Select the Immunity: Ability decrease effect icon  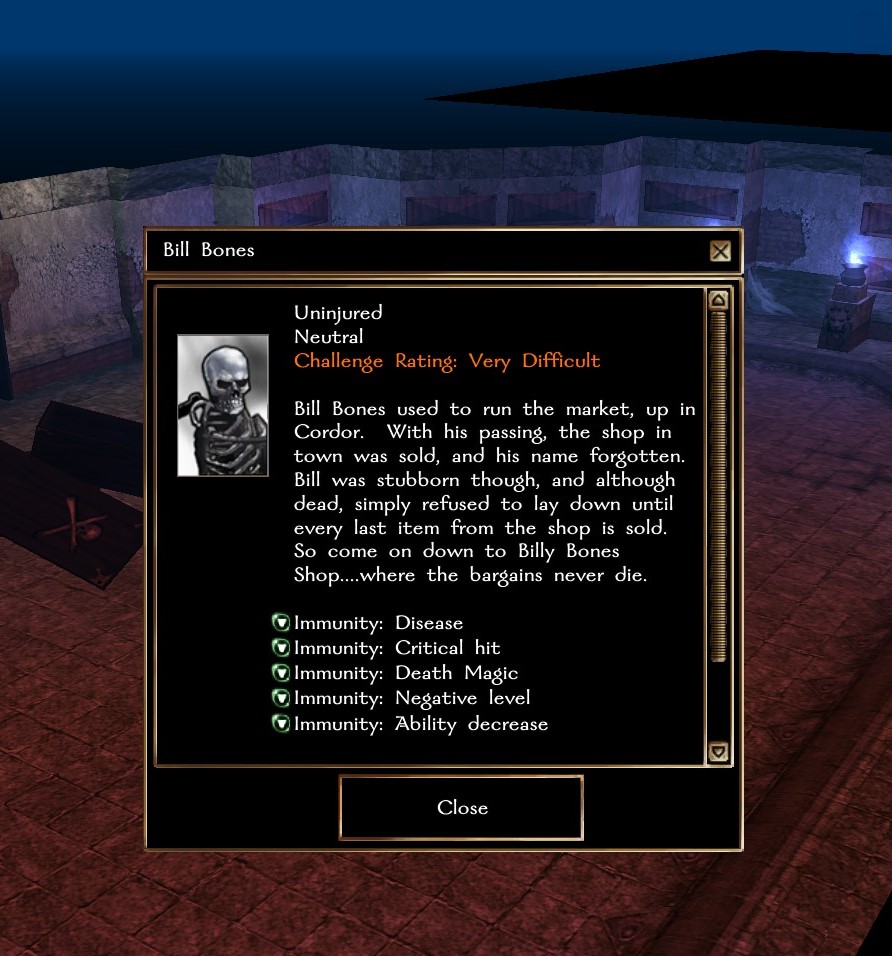(x=281, y=723)
